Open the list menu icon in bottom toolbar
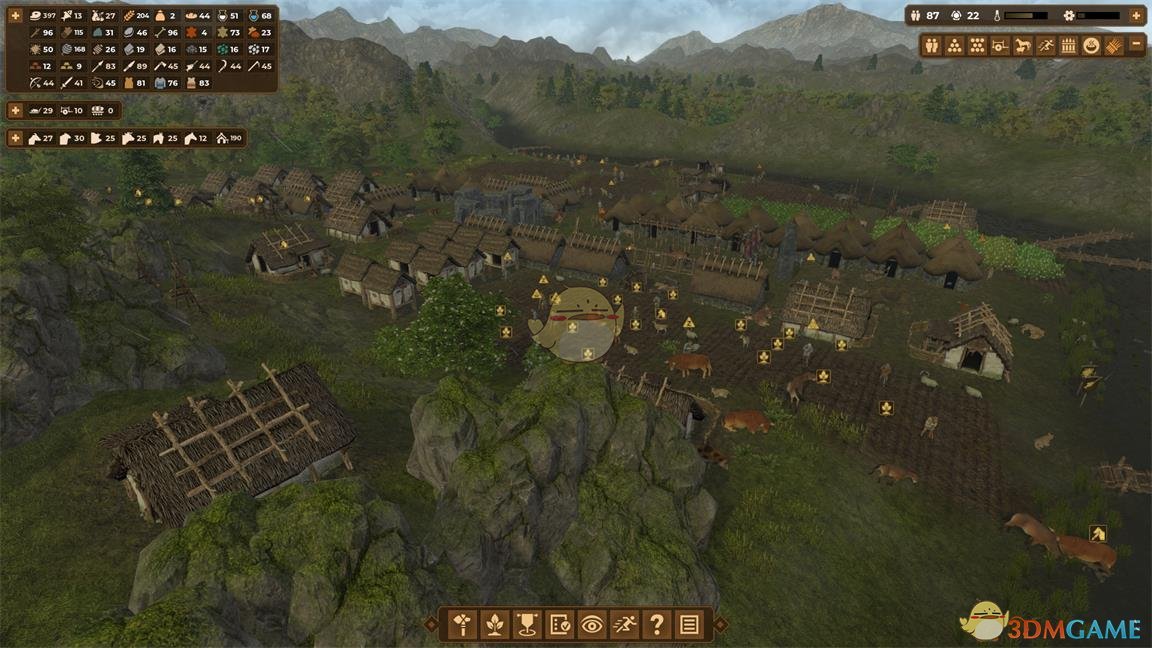The height and width of the screenshot is (648, 1152). (689, 625)
